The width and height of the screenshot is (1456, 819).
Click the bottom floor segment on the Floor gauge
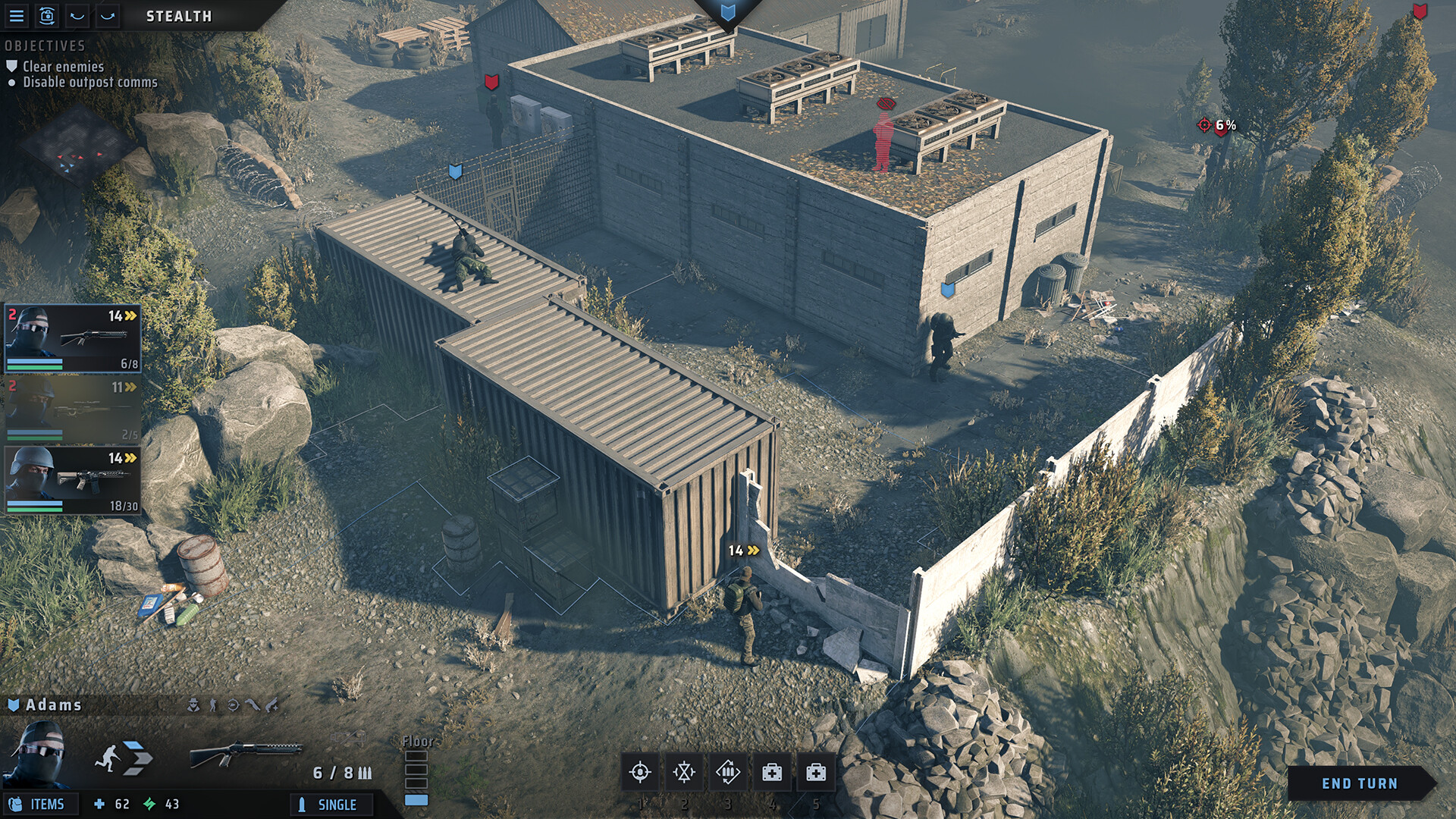[x=416, y=799]
